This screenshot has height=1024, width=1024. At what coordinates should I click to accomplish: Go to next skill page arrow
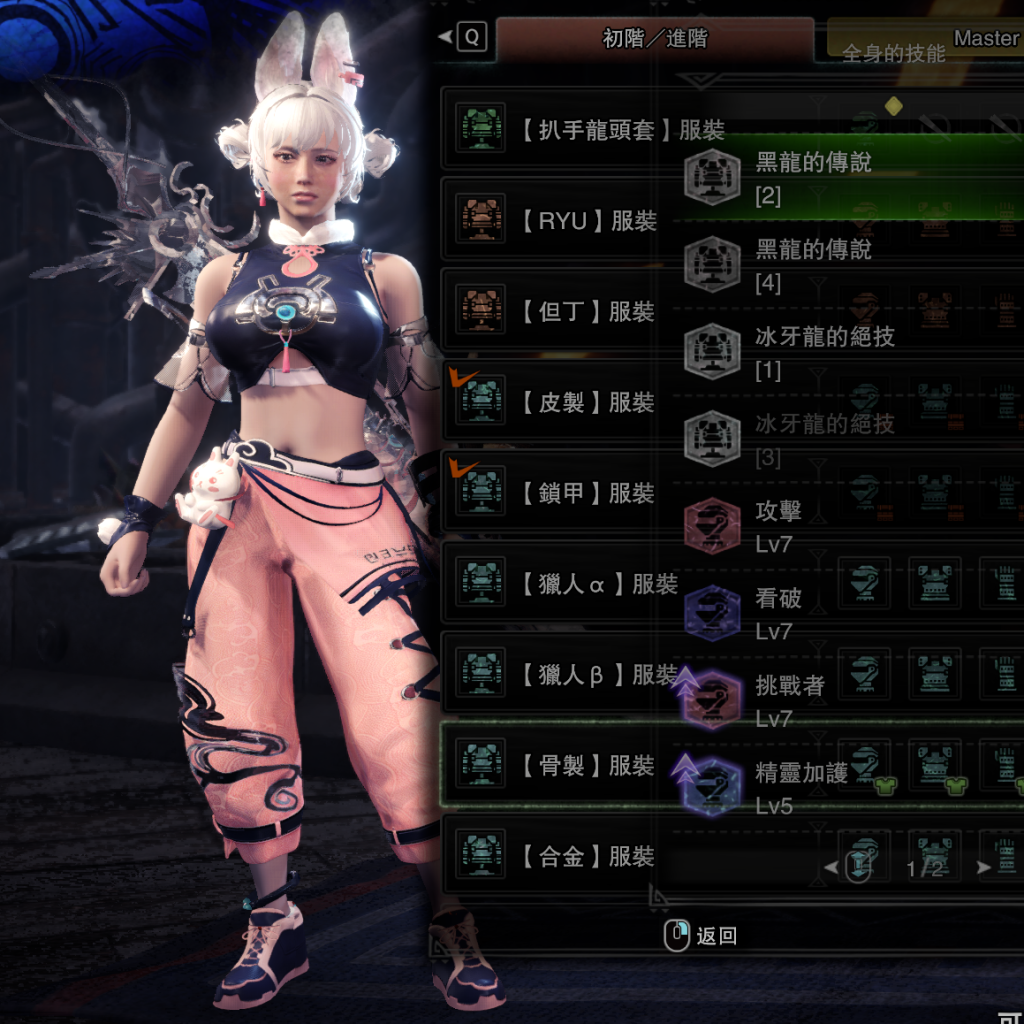coord(984,868)
